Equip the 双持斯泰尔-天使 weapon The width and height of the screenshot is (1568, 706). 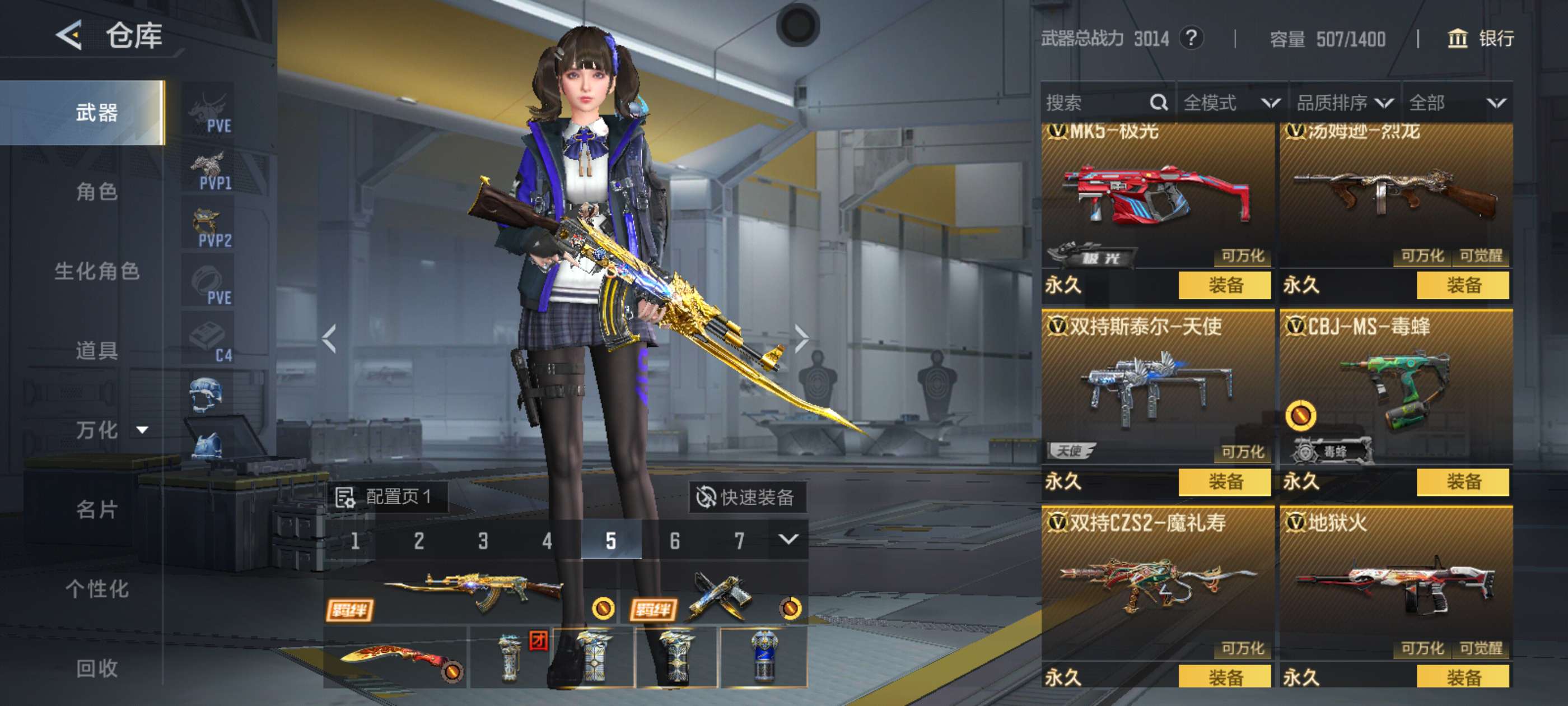click(x=1224, y=482)
